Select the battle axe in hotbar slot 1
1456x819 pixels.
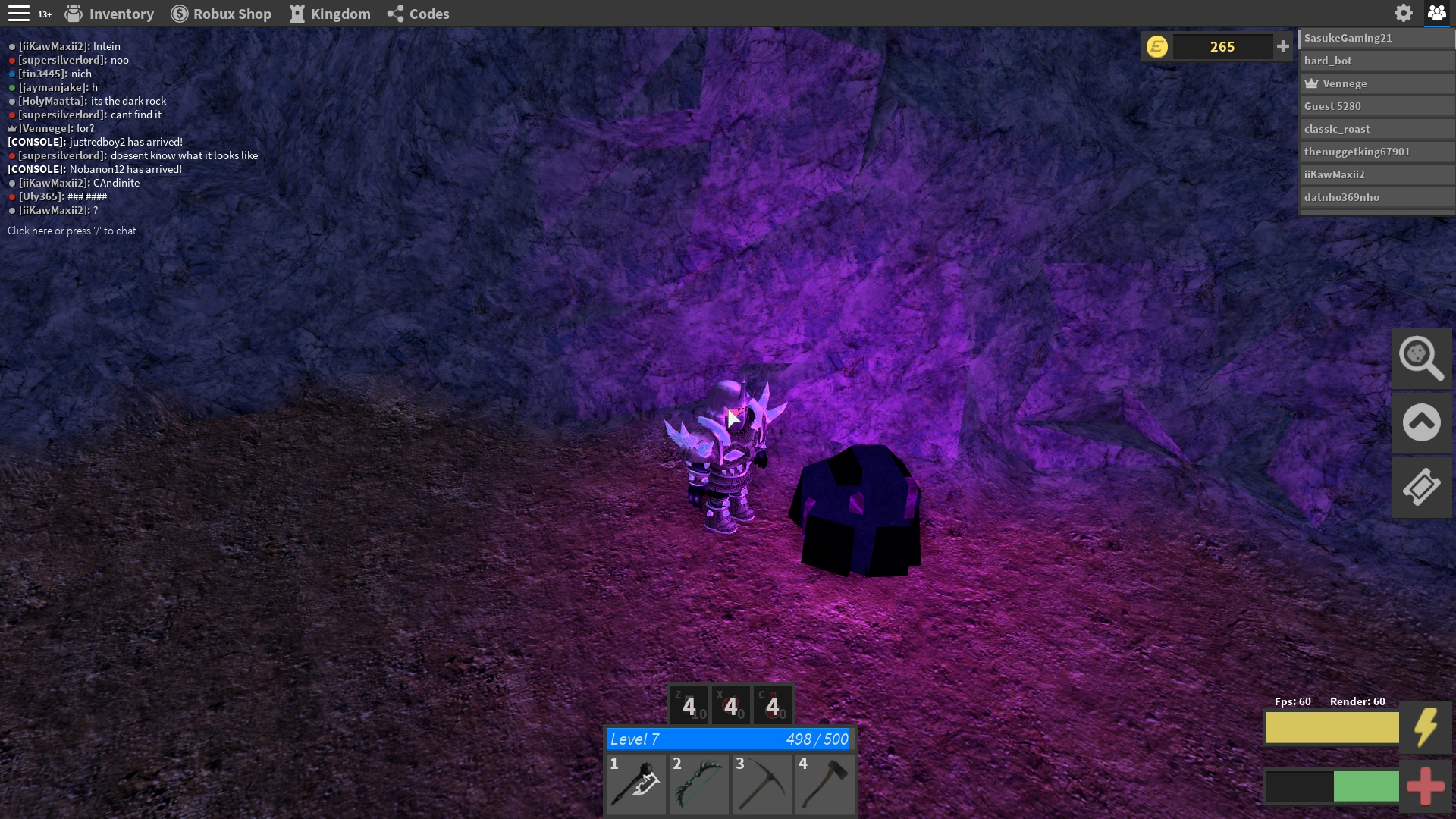click(x=636, y=783)
